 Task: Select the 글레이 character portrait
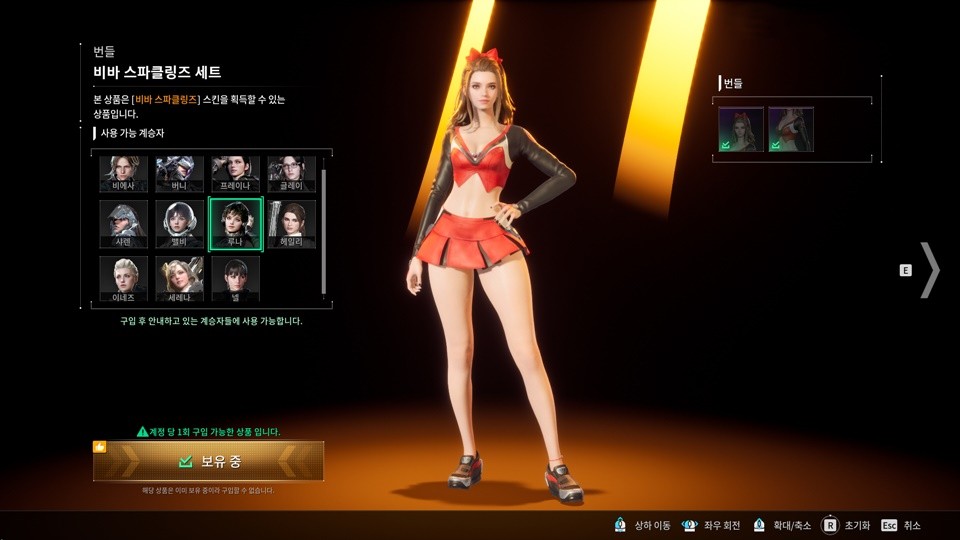coord(292,173)
